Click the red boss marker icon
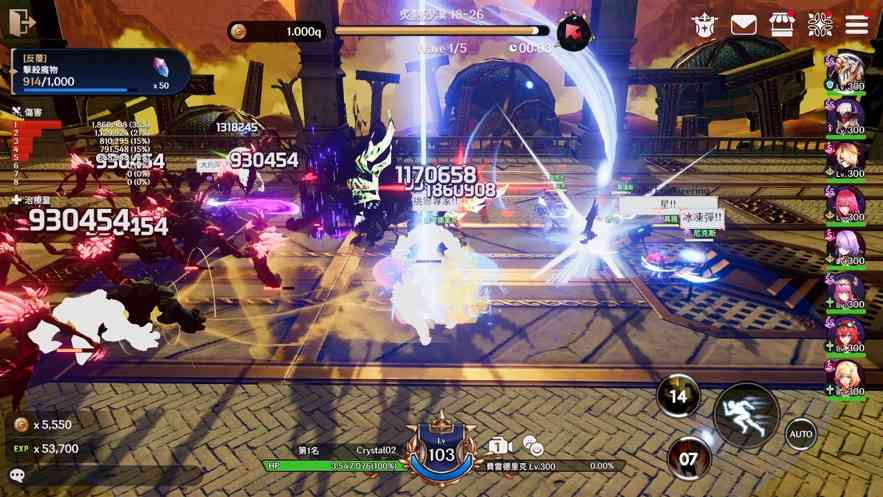The width and height of the screenshot is (883, 497). pyautogui.click(x=574, y=32)
